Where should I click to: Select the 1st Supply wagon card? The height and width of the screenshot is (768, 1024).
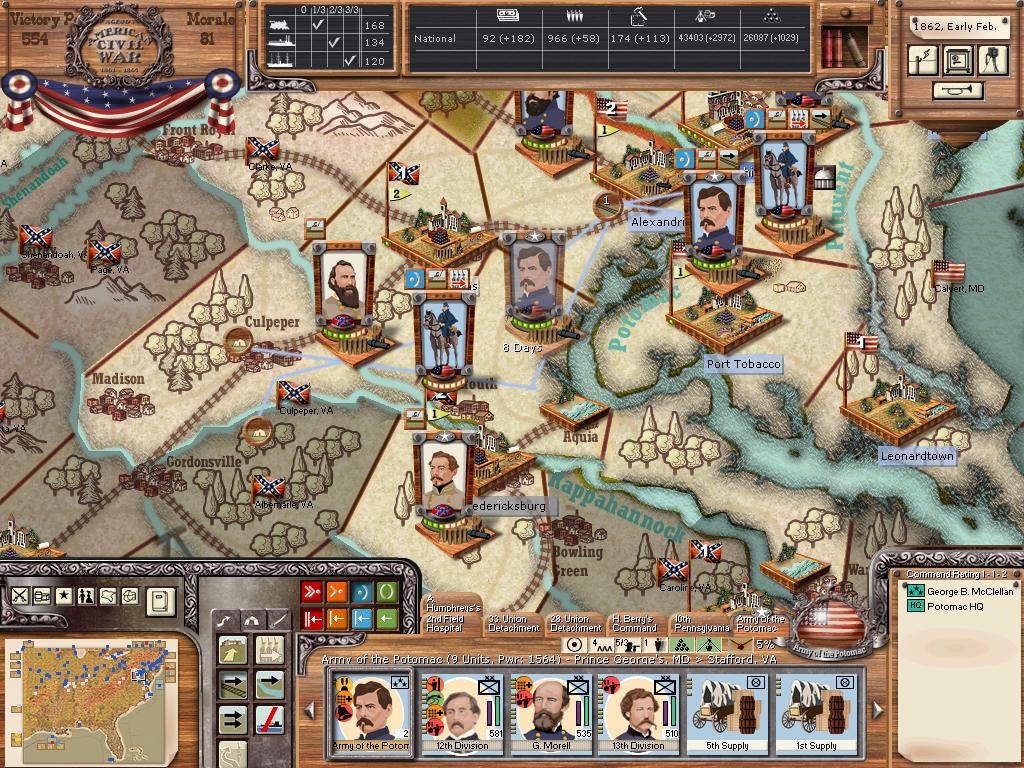pyautogui.click(x=815, y=714)
